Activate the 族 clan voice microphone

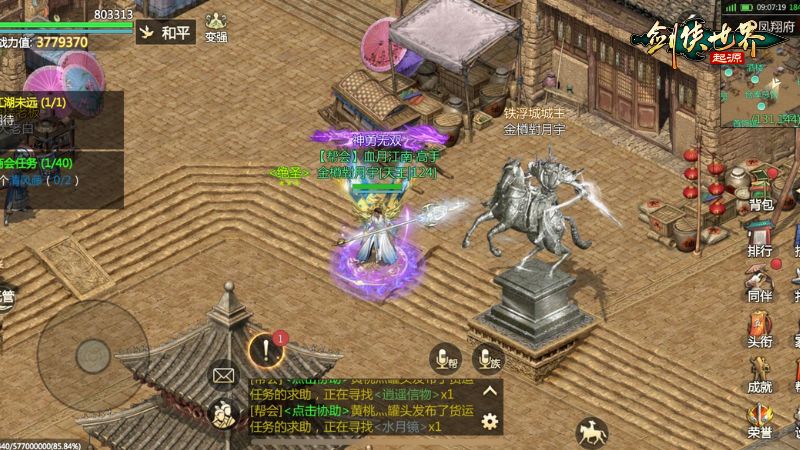pyautogui.click(x=489, y=358)
